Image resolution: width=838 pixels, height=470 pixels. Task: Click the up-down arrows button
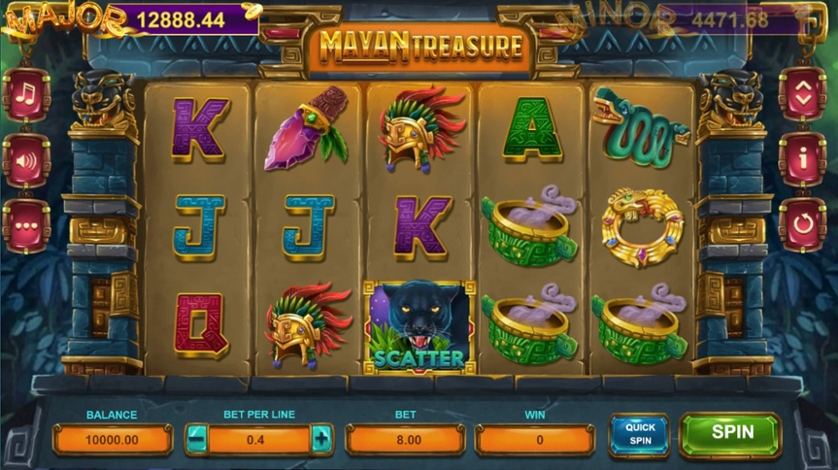point(802,94)
